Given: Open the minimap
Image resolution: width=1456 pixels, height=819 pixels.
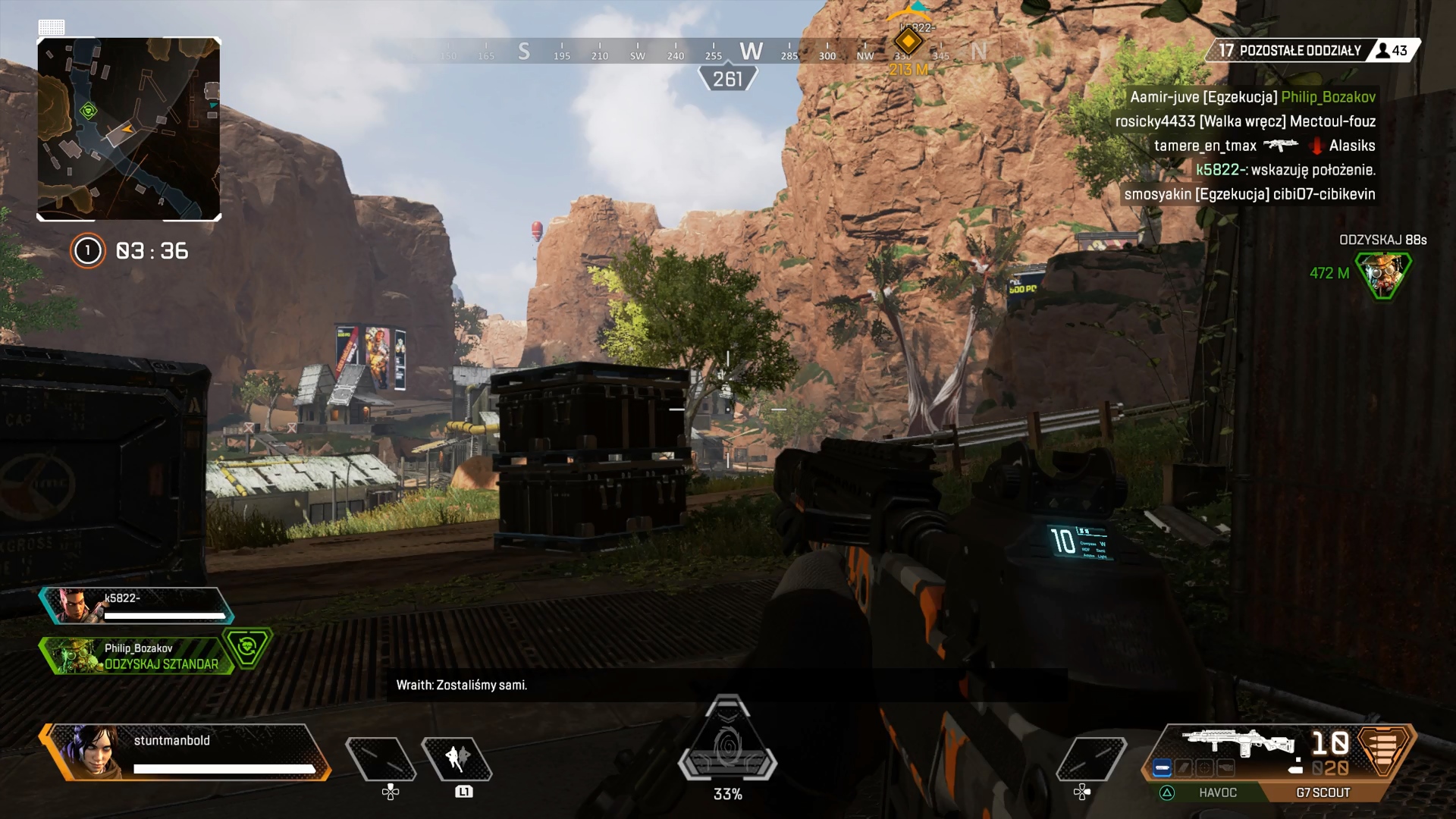Looking at the screenshot, I should (129, 129).
